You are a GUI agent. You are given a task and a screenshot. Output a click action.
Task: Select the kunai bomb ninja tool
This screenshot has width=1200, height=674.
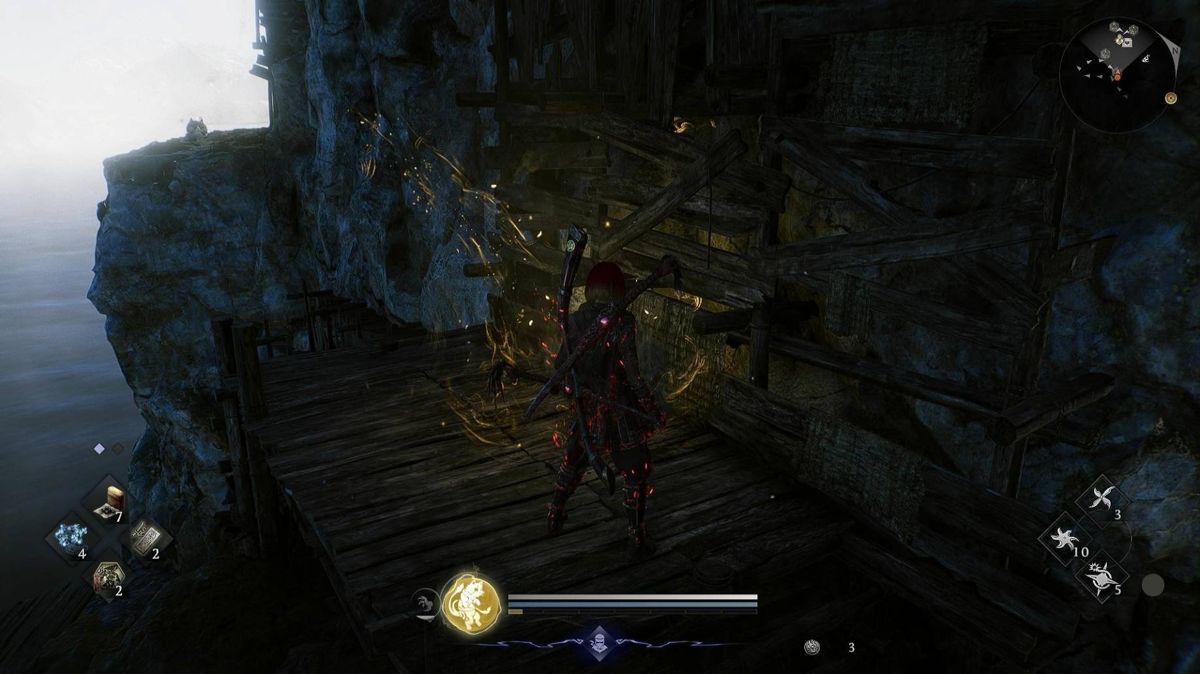(1101, 577)
